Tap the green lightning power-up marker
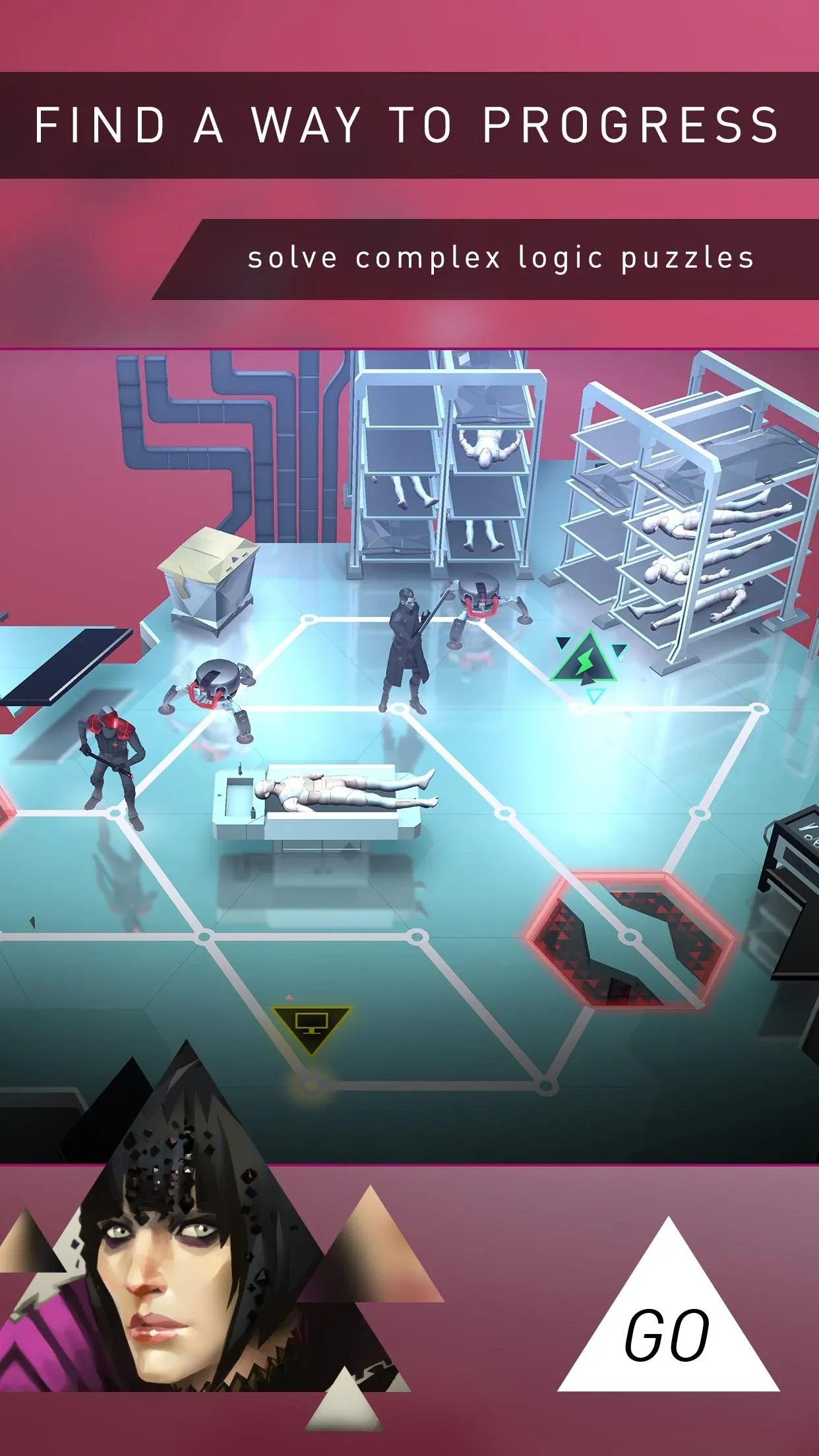Viewport: 819px width, 1456px height. tap(584, 661)
